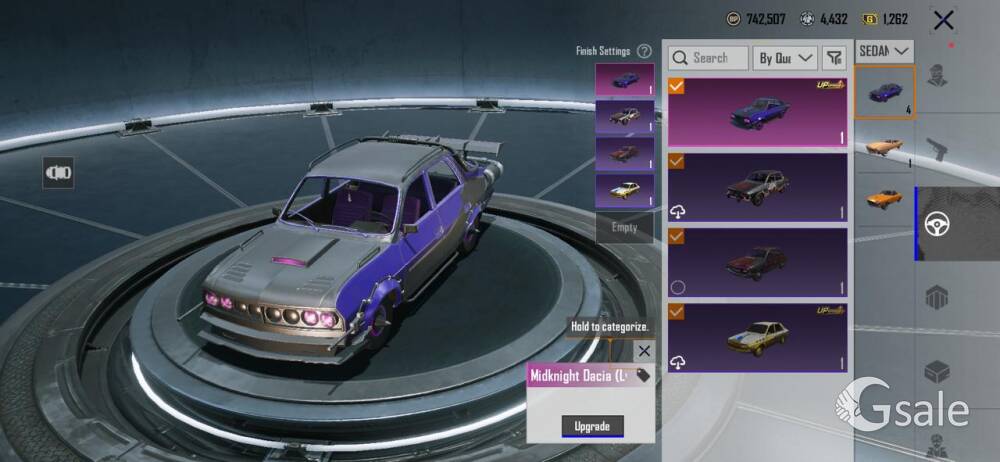1000x462 pixels.
Task: Click the price tag icon on Midknight Dacia
Action: pyautogui.click(x=642, y=375)
